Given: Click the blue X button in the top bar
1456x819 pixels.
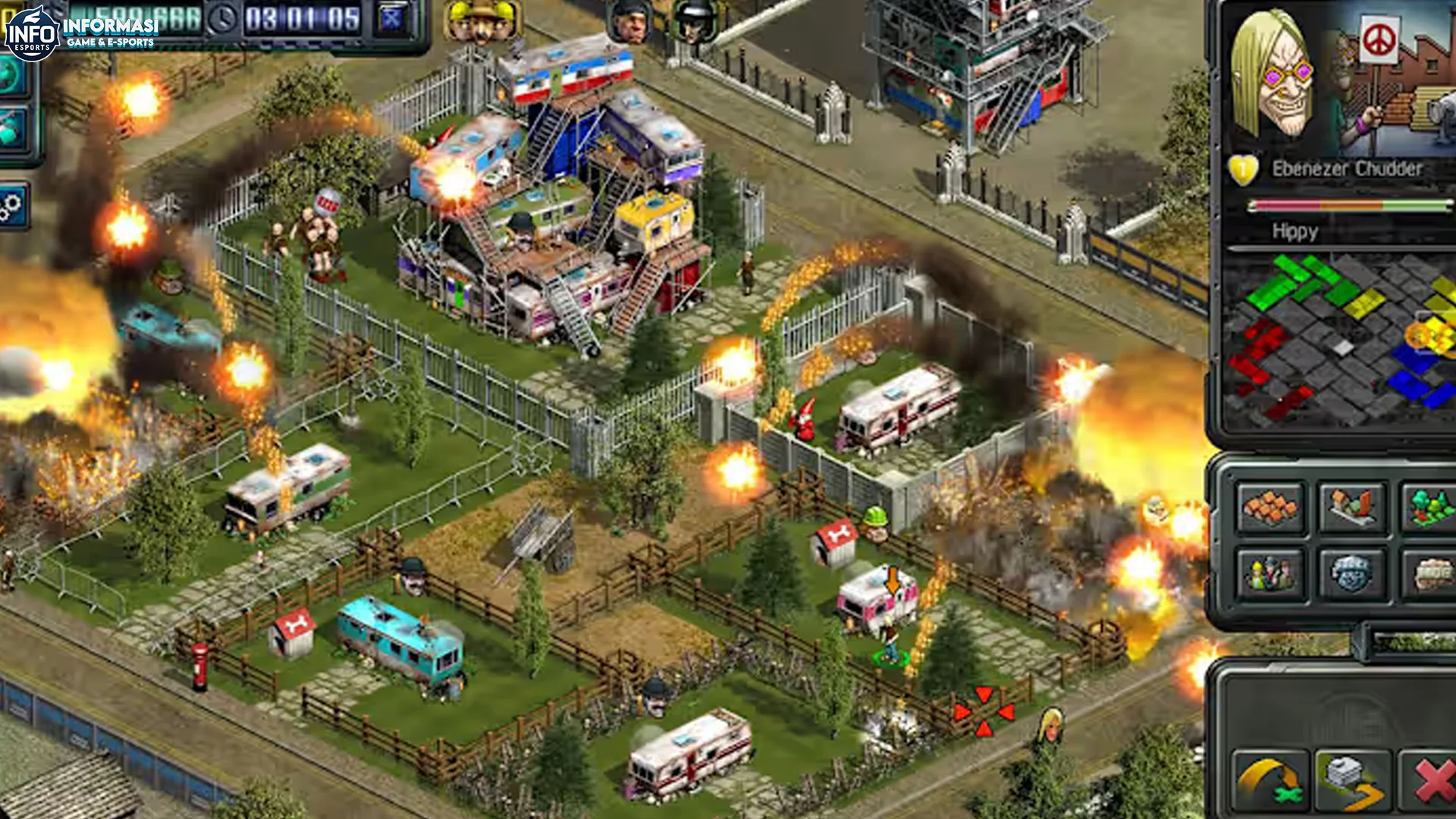Looking at the screenshot, I should pyautogui.click(x=392, y=18).
